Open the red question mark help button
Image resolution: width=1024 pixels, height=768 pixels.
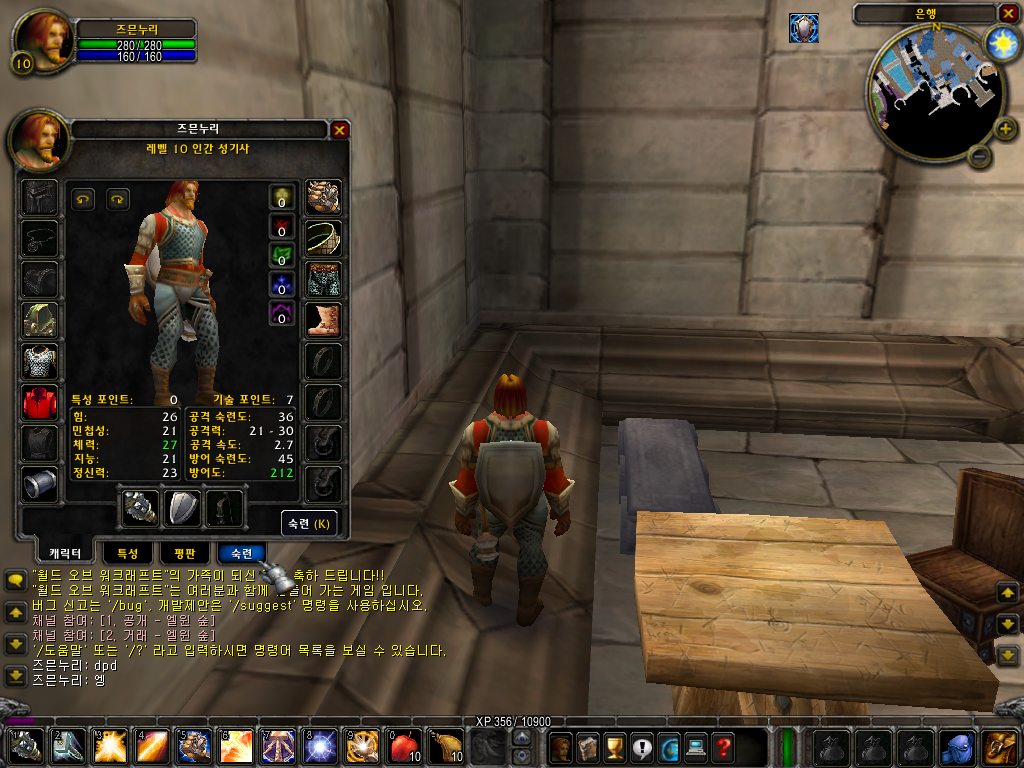722,746
